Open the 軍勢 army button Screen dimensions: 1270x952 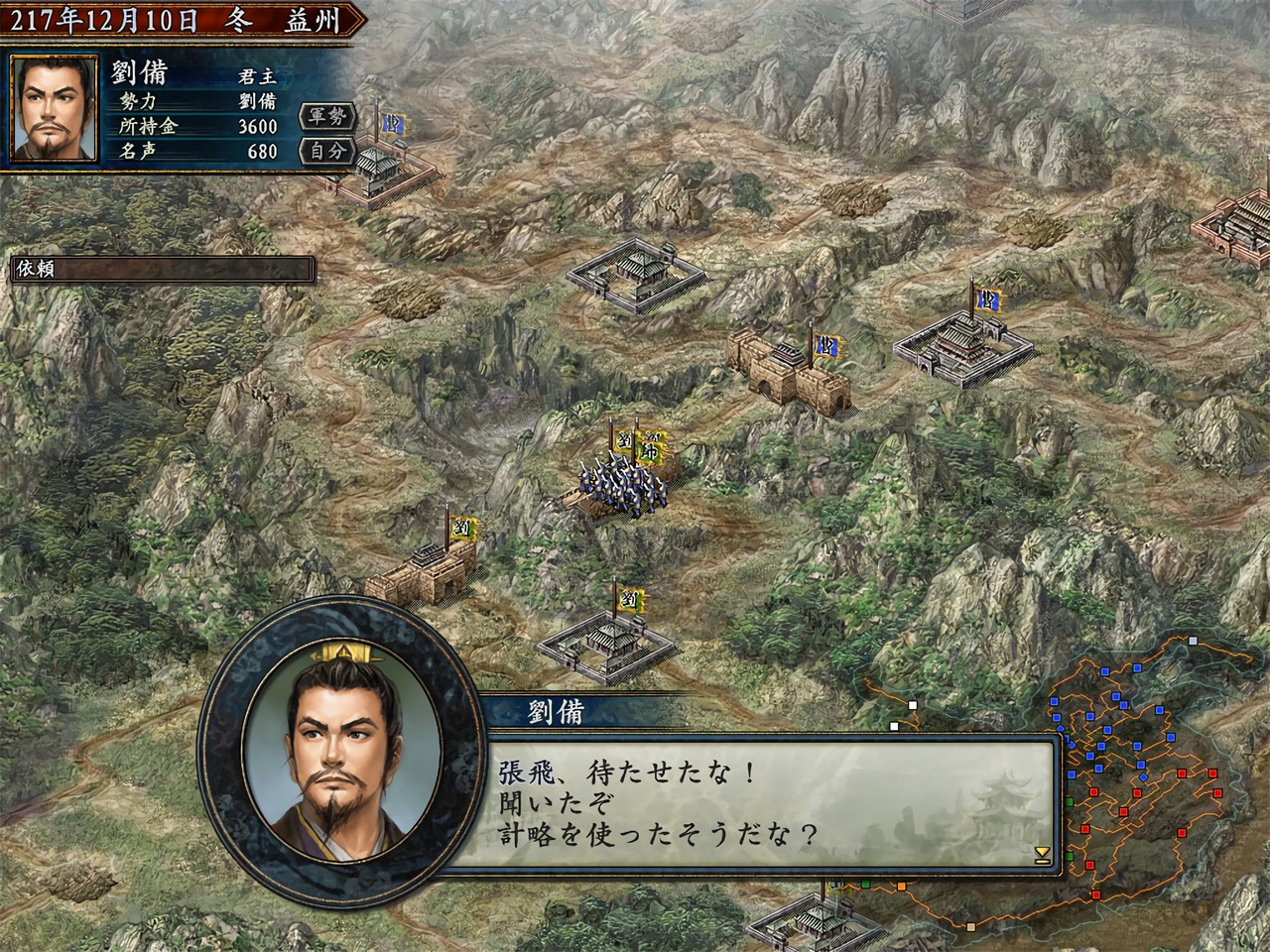(x=326, y=117)
